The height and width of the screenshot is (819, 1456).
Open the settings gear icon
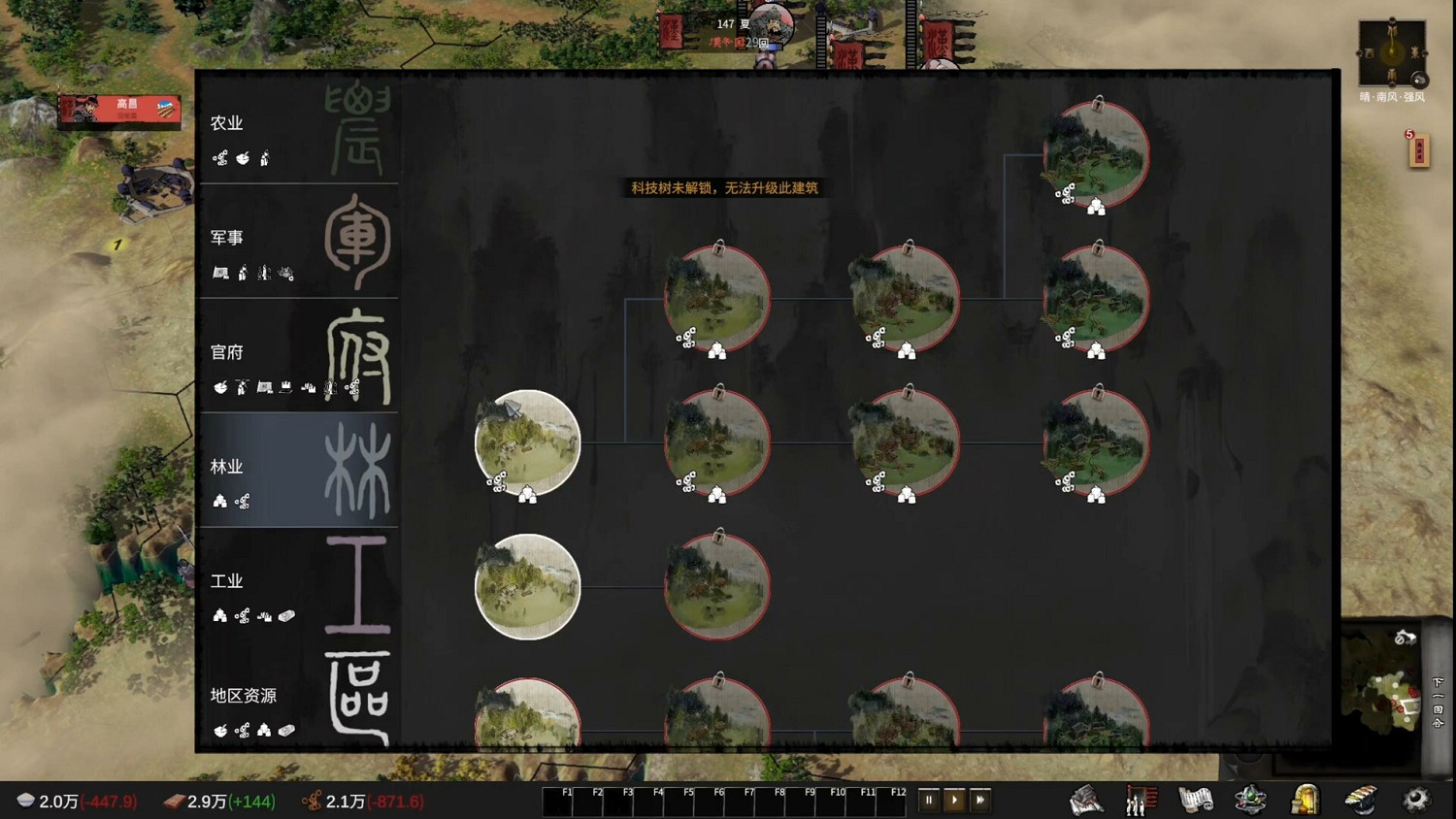point(1415,799)
